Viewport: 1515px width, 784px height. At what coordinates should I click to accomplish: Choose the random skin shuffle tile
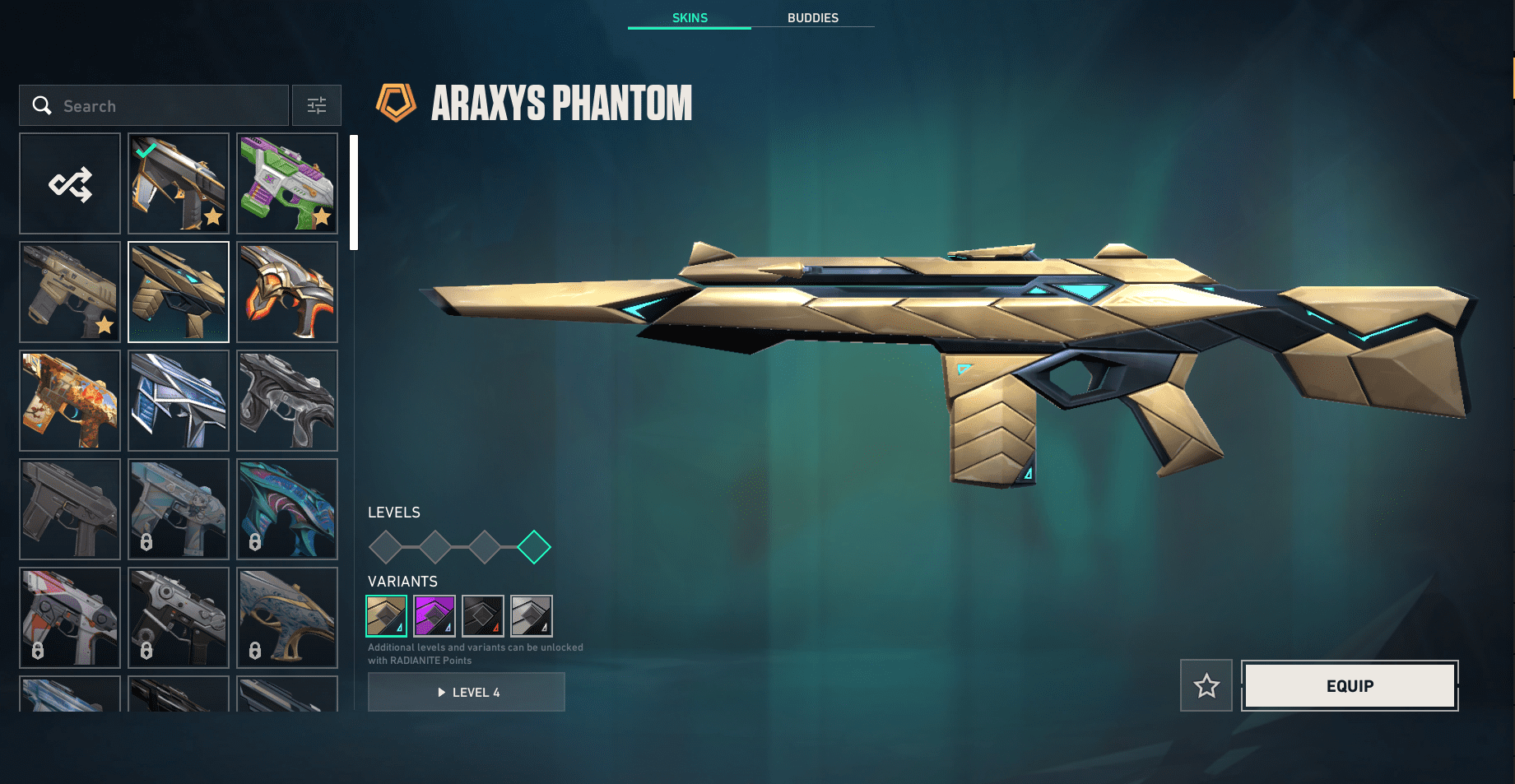tap(70, 183)
